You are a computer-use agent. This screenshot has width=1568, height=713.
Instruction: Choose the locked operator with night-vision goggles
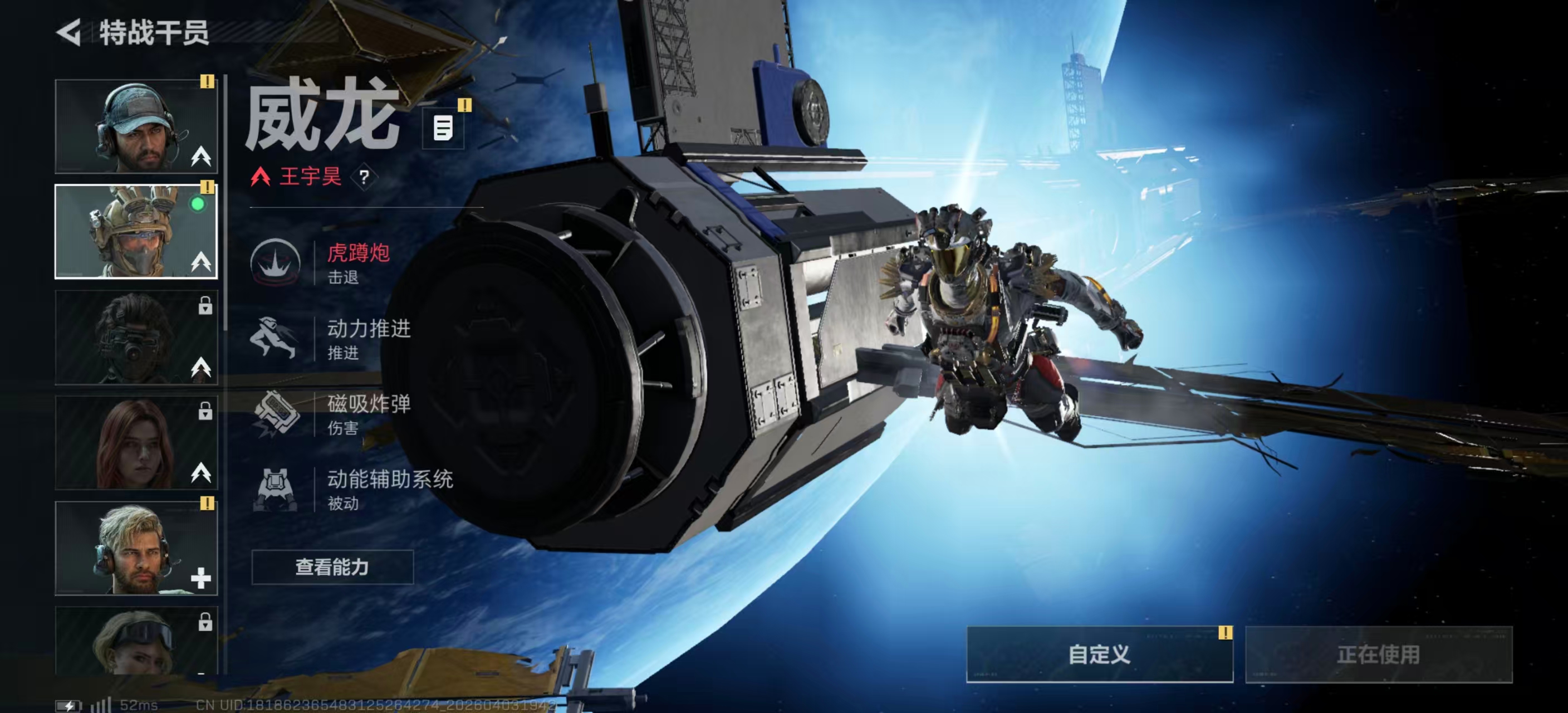click(136, 336)
